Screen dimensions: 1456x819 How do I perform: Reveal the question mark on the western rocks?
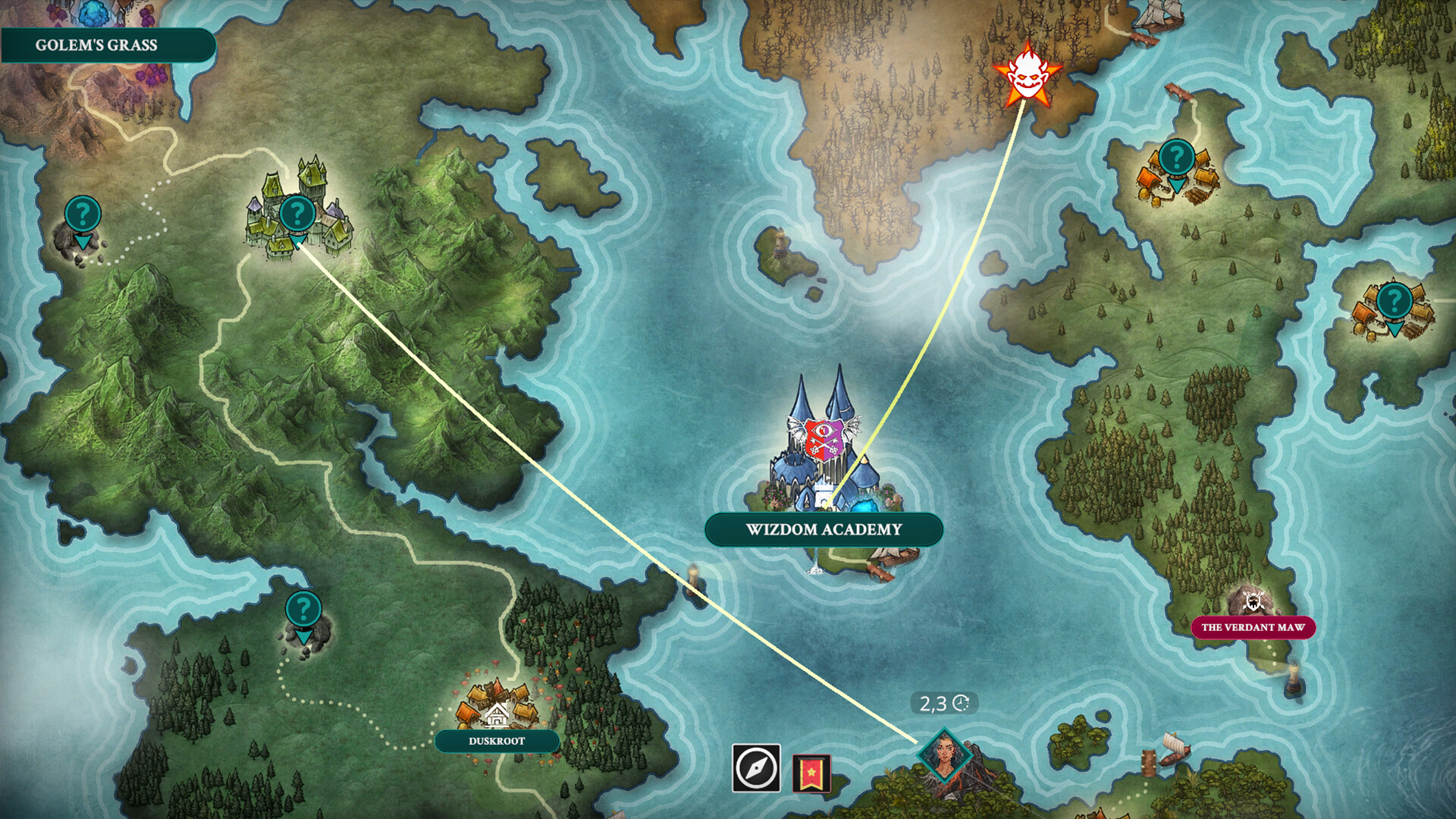(x=83, y=213)
